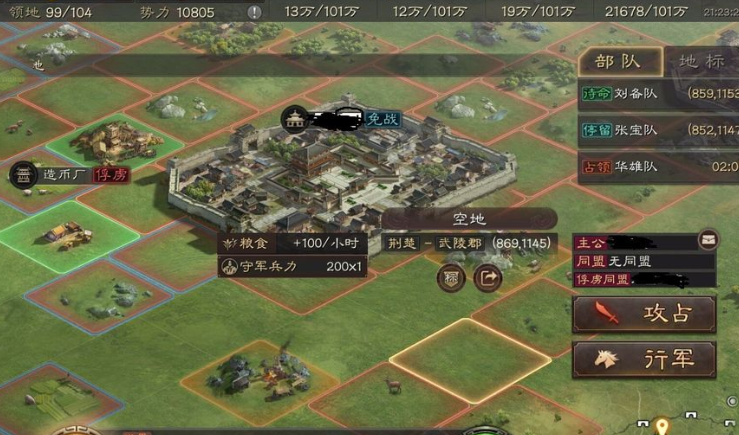Click the exclamation alert icon beside 势力

pyautogui.click(x=255, y=12)
